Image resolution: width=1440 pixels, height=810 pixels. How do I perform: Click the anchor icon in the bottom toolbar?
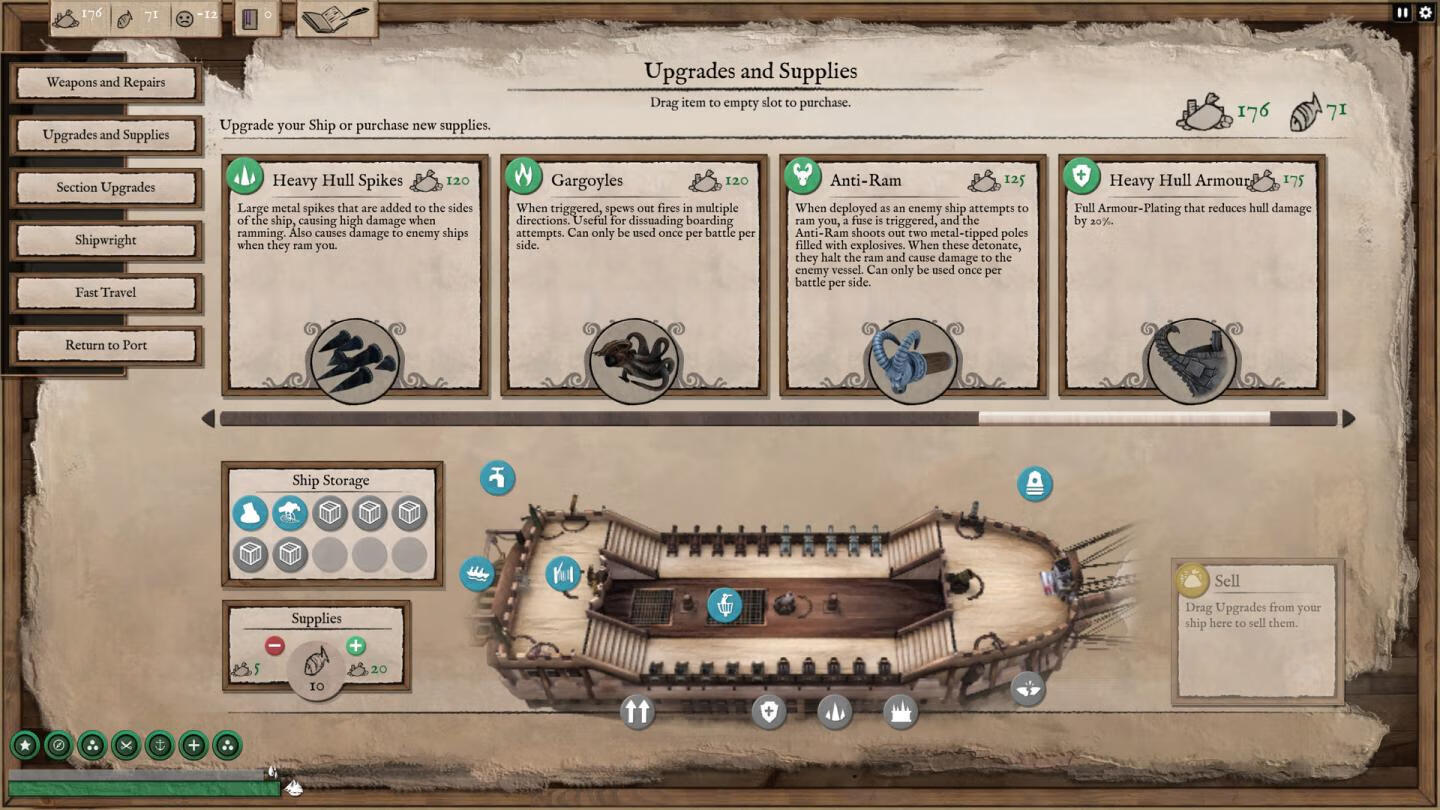tap(159, 745)
